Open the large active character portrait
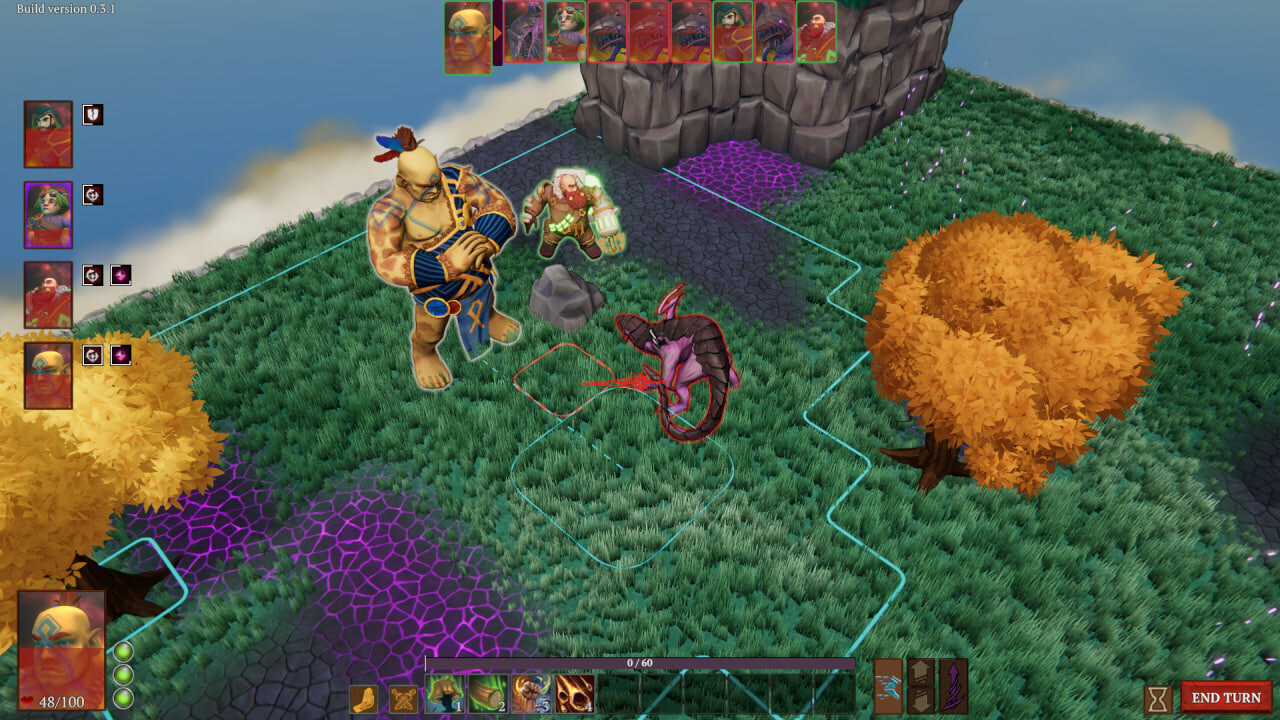This screenshot has height=720, width=1280. tap(62, 649)
